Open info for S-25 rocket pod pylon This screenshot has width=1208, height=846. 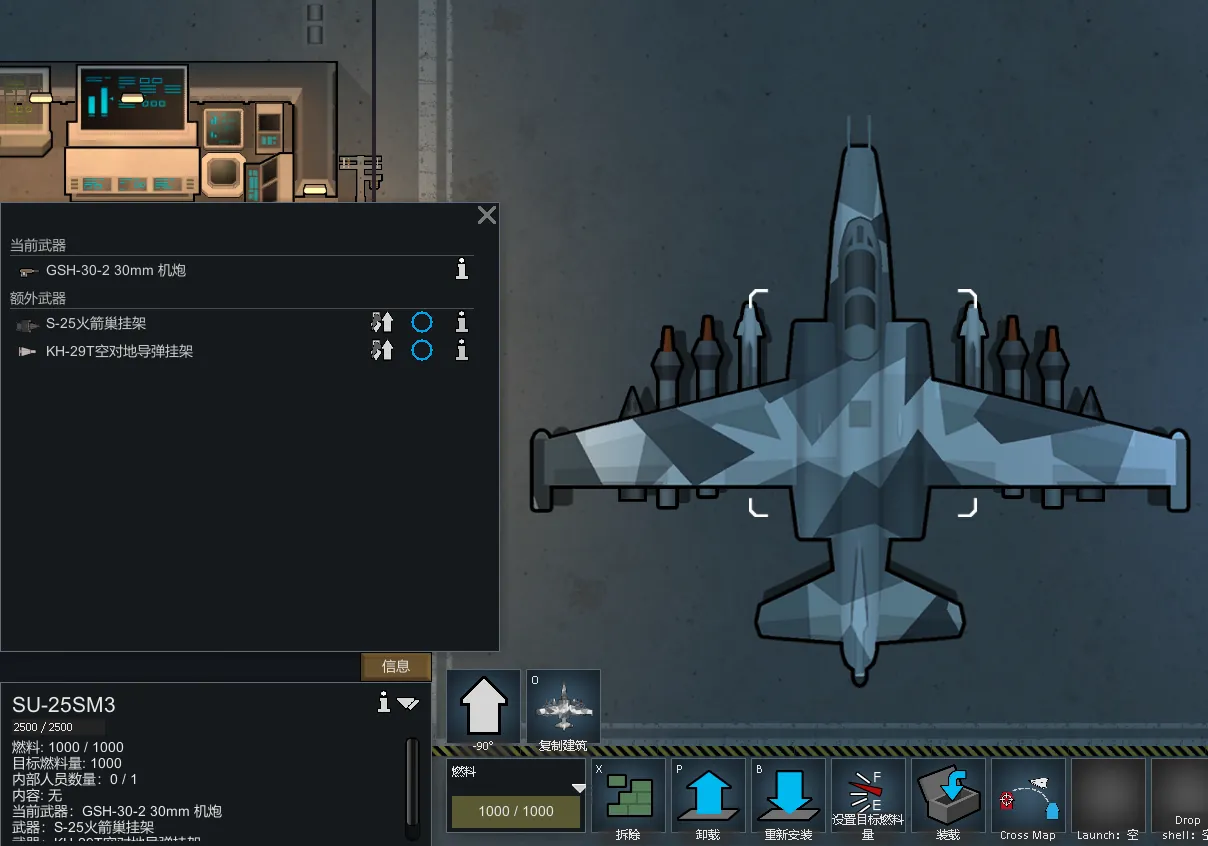pos(462,323)
